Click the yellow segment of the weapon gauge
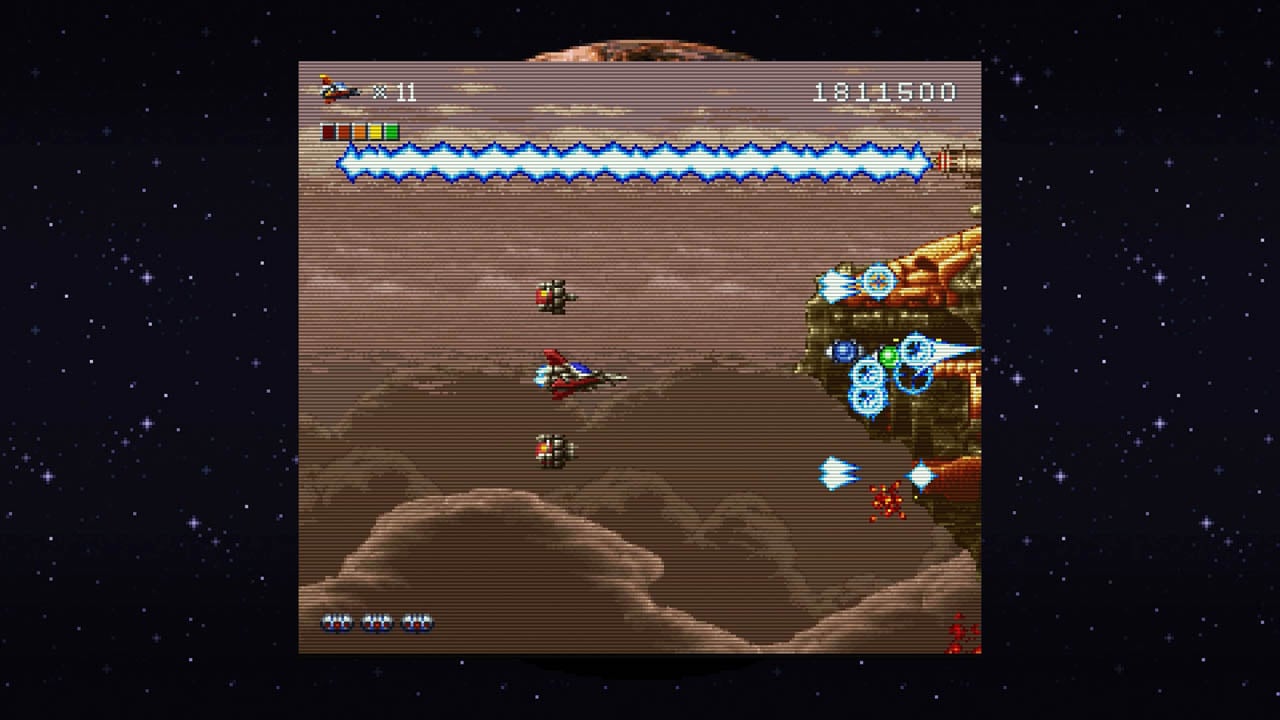Viewport: 1280px width, 720px height. tap(375, 130)
